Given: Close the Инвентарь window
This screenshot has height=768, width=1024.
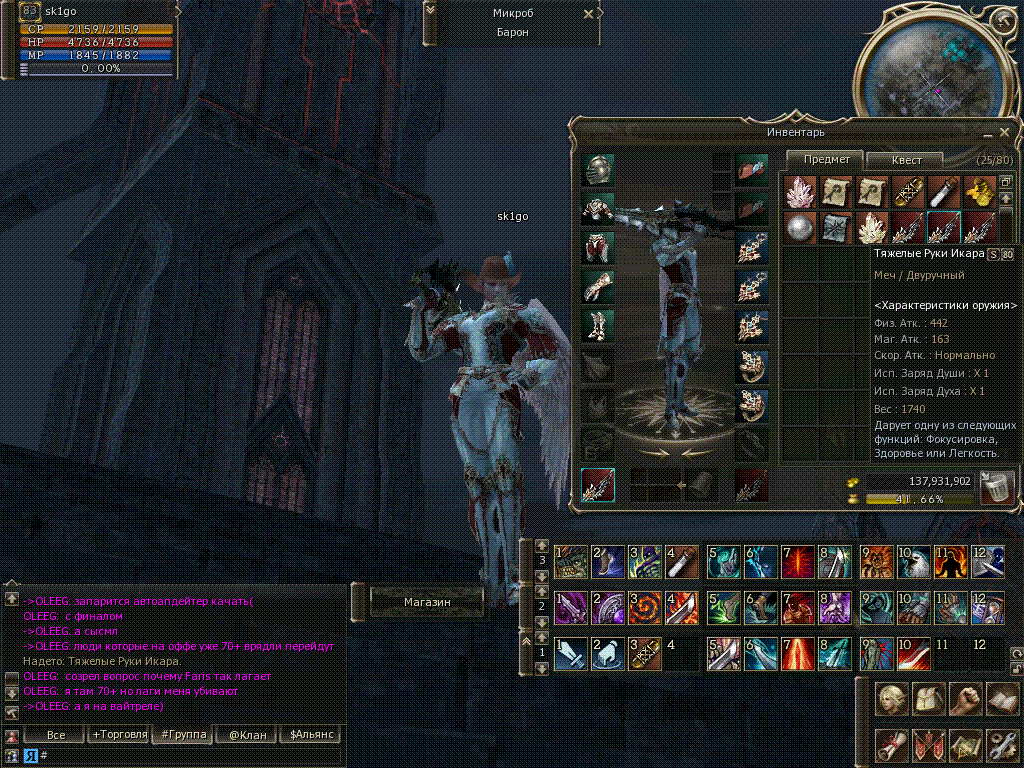Looking at the screenshot, I should point(1004,131).
